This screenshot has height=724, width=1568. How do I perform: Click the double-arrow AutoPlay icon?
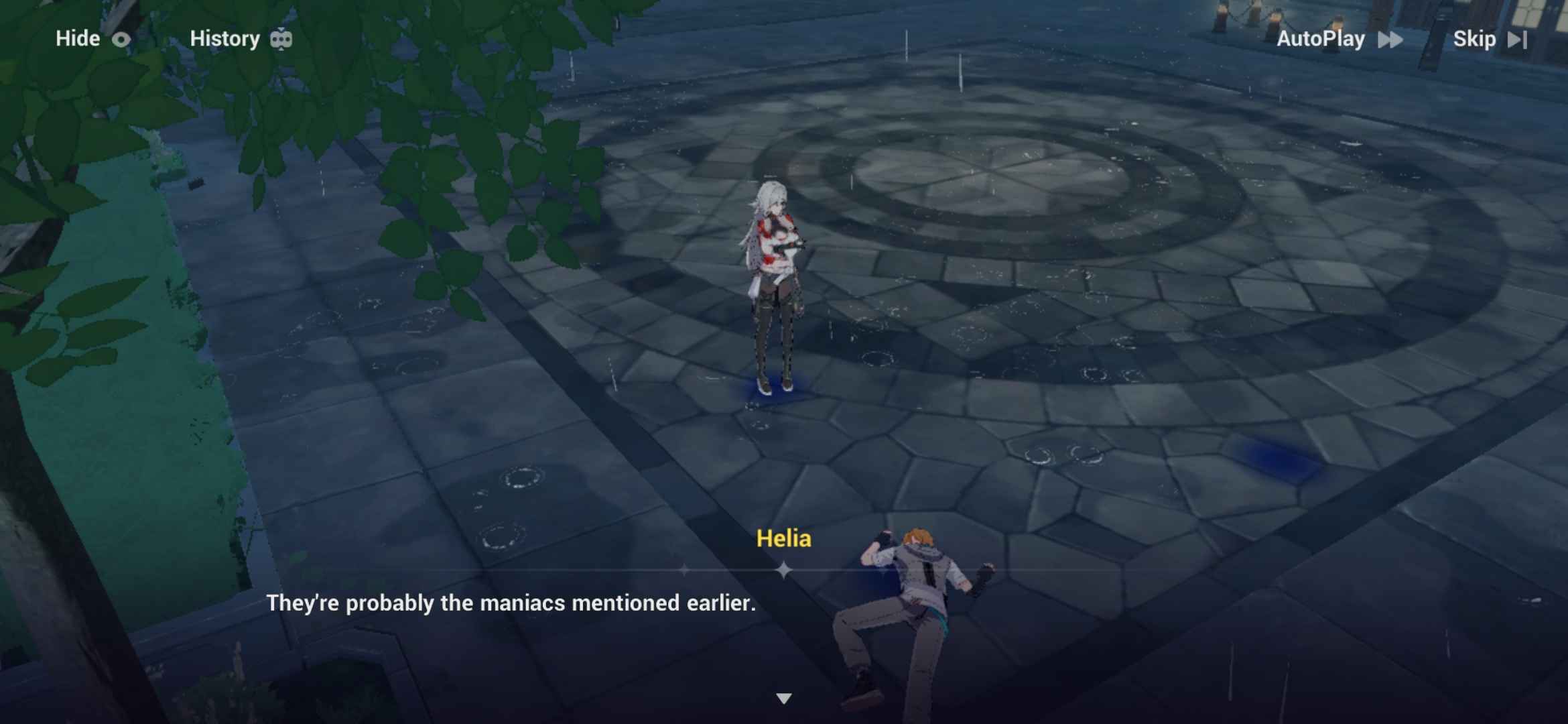click(x=1392, y=40)
